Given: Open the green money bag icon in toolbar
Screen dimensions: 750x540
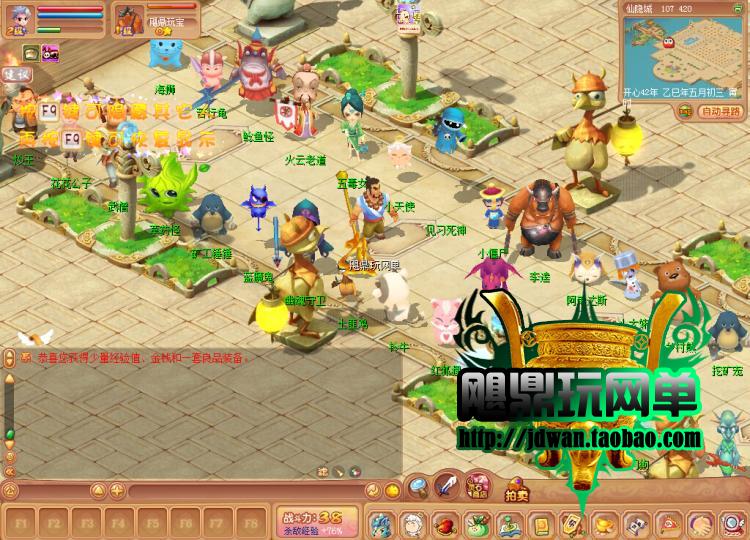Looking at the screenshot, I should (x=476, y=523).
